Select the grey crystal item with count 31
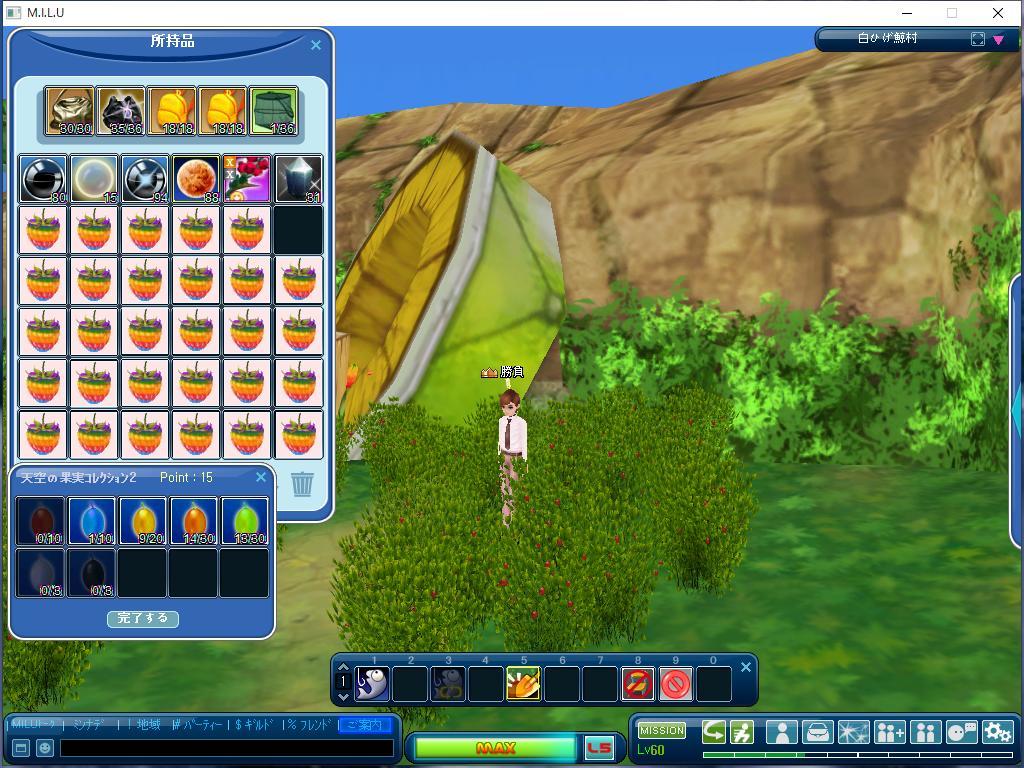This screenshot has height=768, width=1024. coord(298,179)
